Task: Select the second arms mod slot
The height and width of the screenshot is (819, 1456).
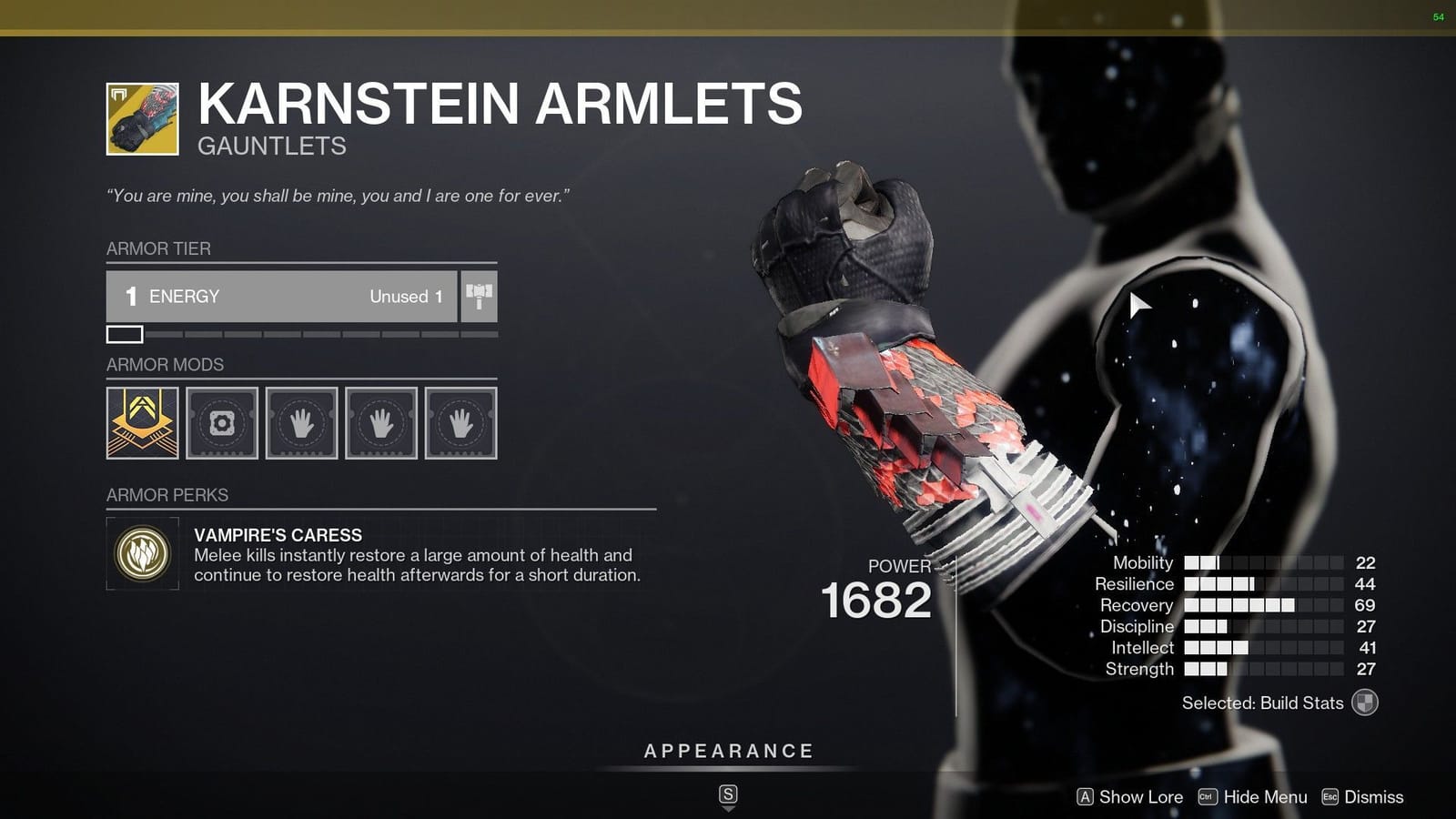Action: pyautogui.click(x=380, y=423)
